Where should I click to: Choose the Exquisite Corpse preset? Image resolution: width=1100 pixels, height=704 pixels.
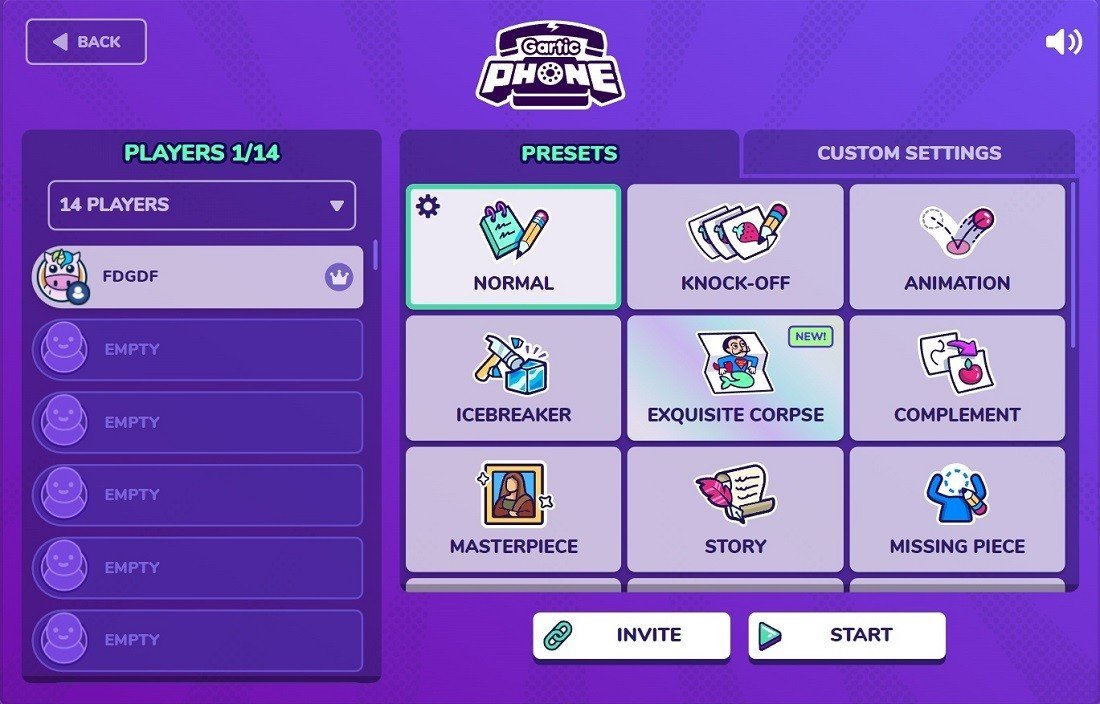735,378
